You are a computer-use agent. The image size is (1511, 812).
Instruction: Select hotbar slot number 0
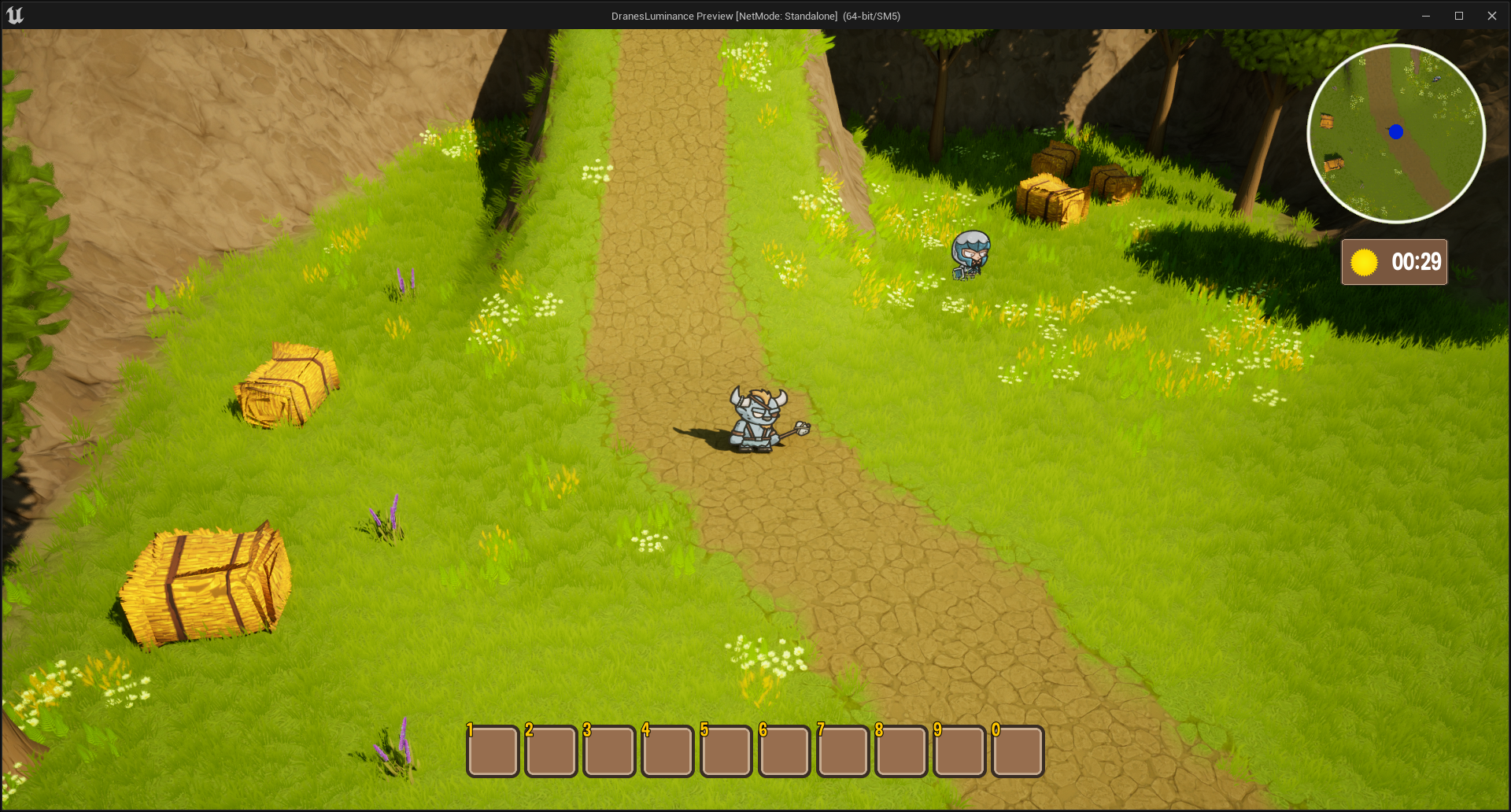[1018, 751]
